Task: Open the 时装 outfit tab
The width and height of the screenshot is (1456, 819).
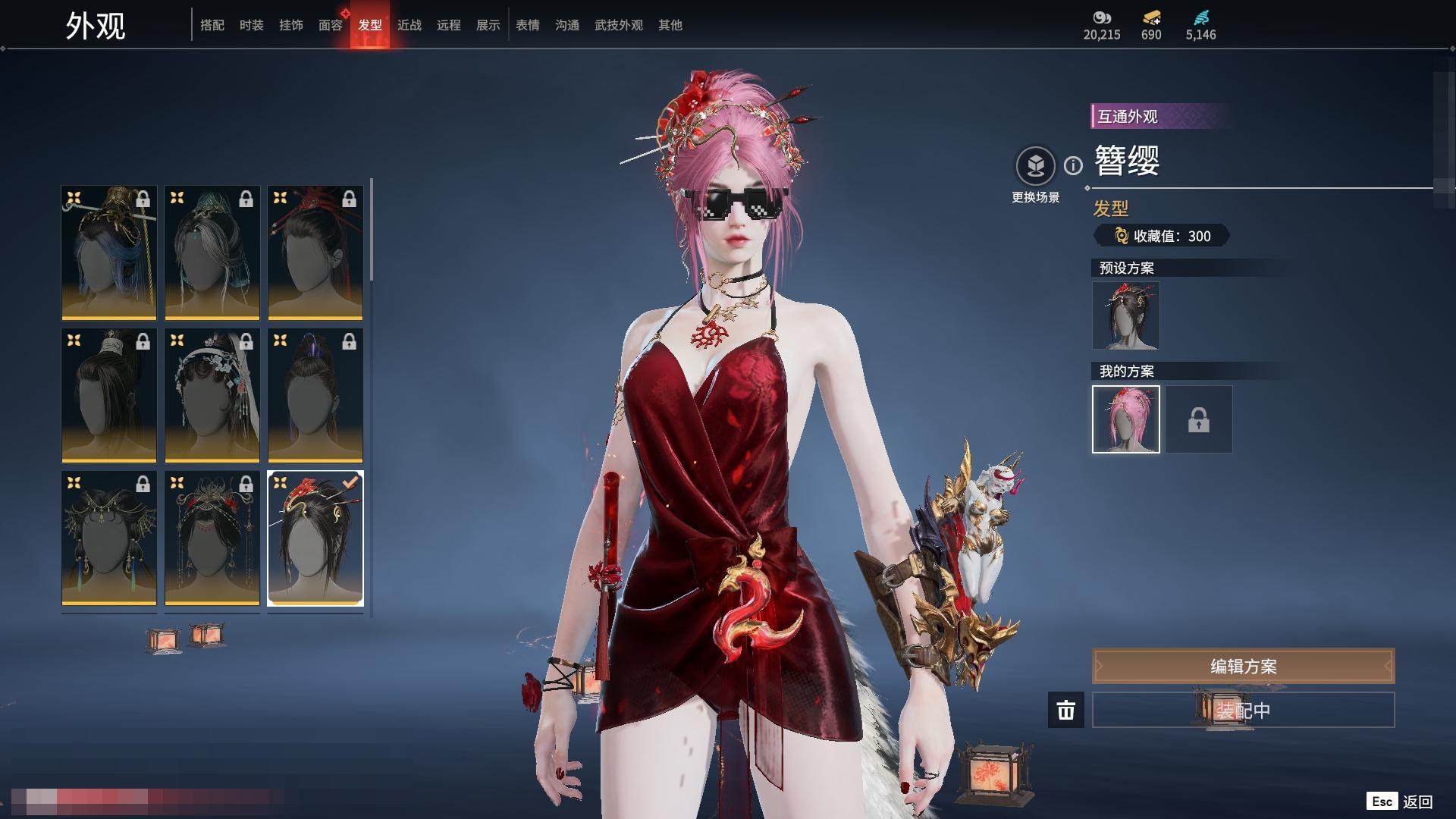Action: coord(252,25)
